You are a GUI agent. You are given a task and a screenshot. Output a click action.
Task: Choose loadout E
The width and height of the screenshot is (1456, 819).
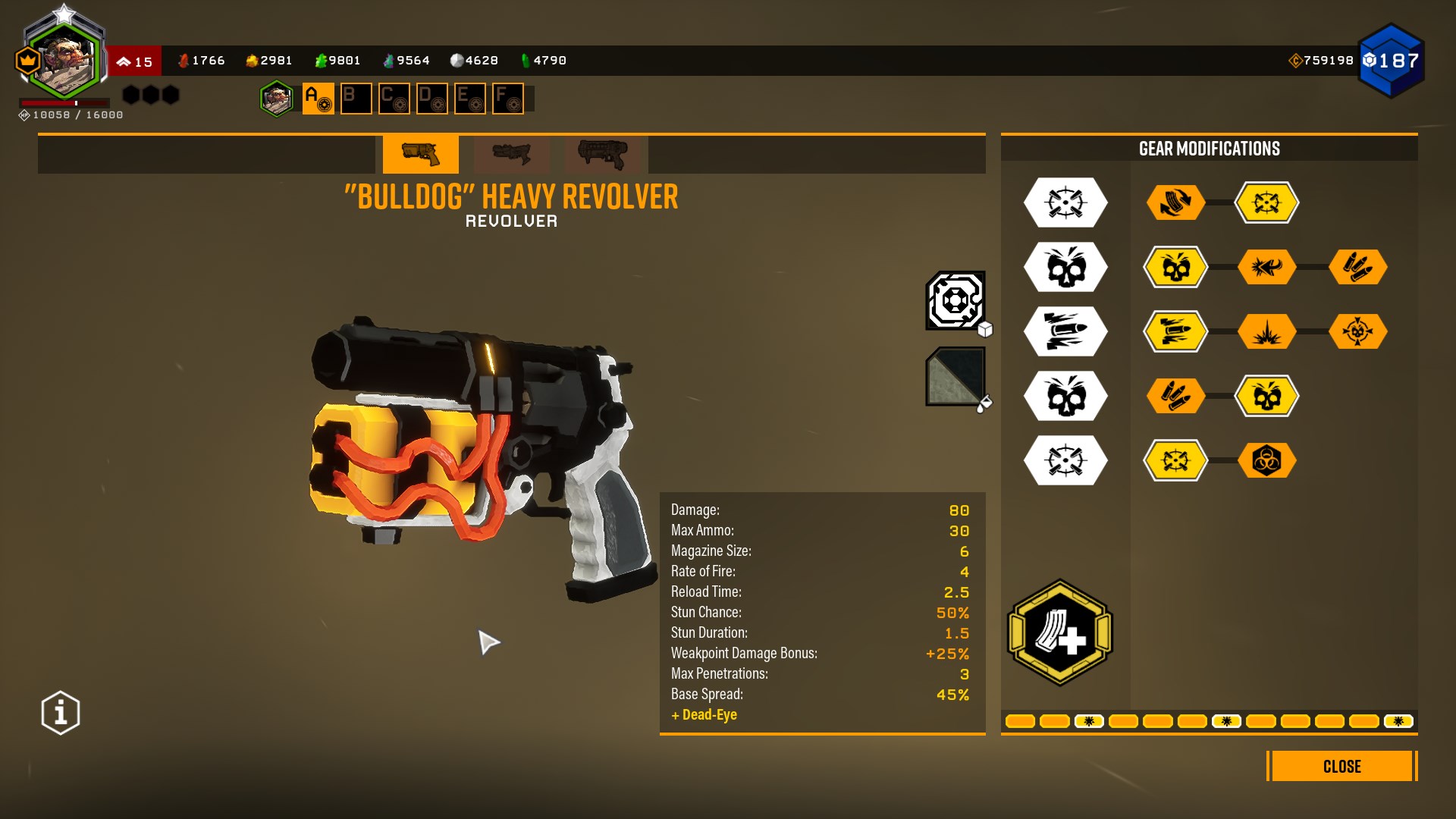469,99
